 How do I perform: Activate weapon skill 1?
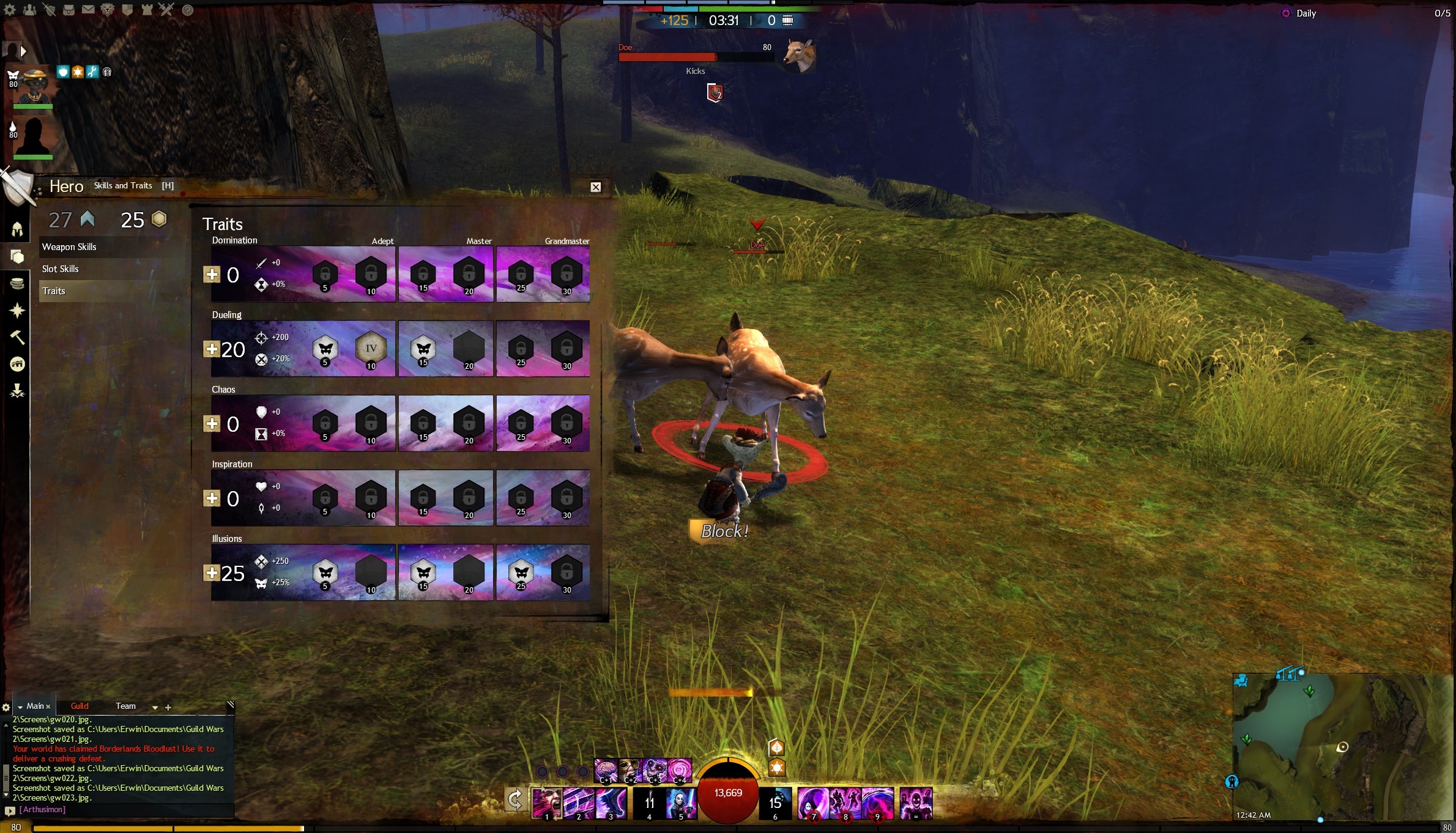pos(546,803)
